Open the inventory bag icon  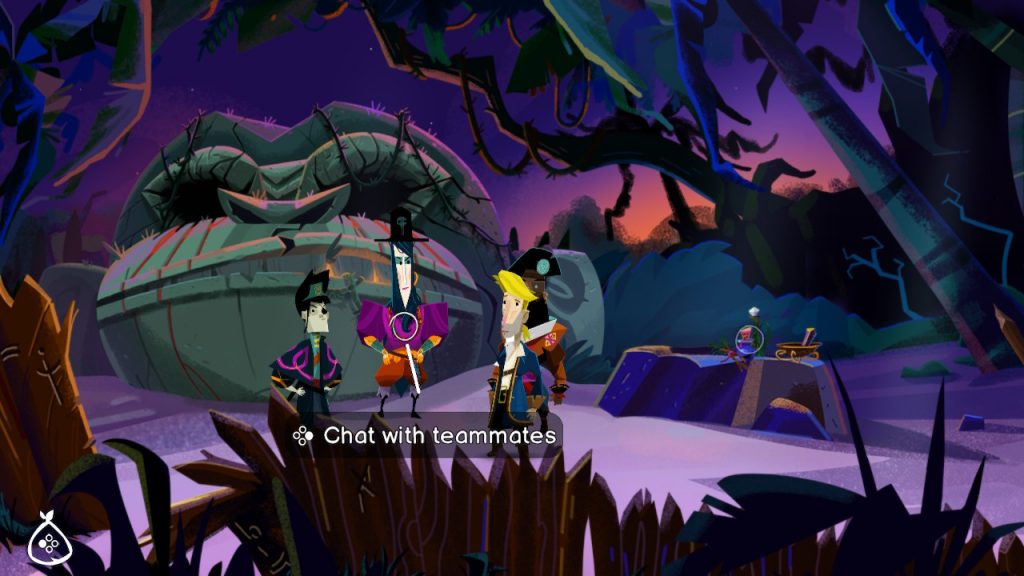(47, 539)
